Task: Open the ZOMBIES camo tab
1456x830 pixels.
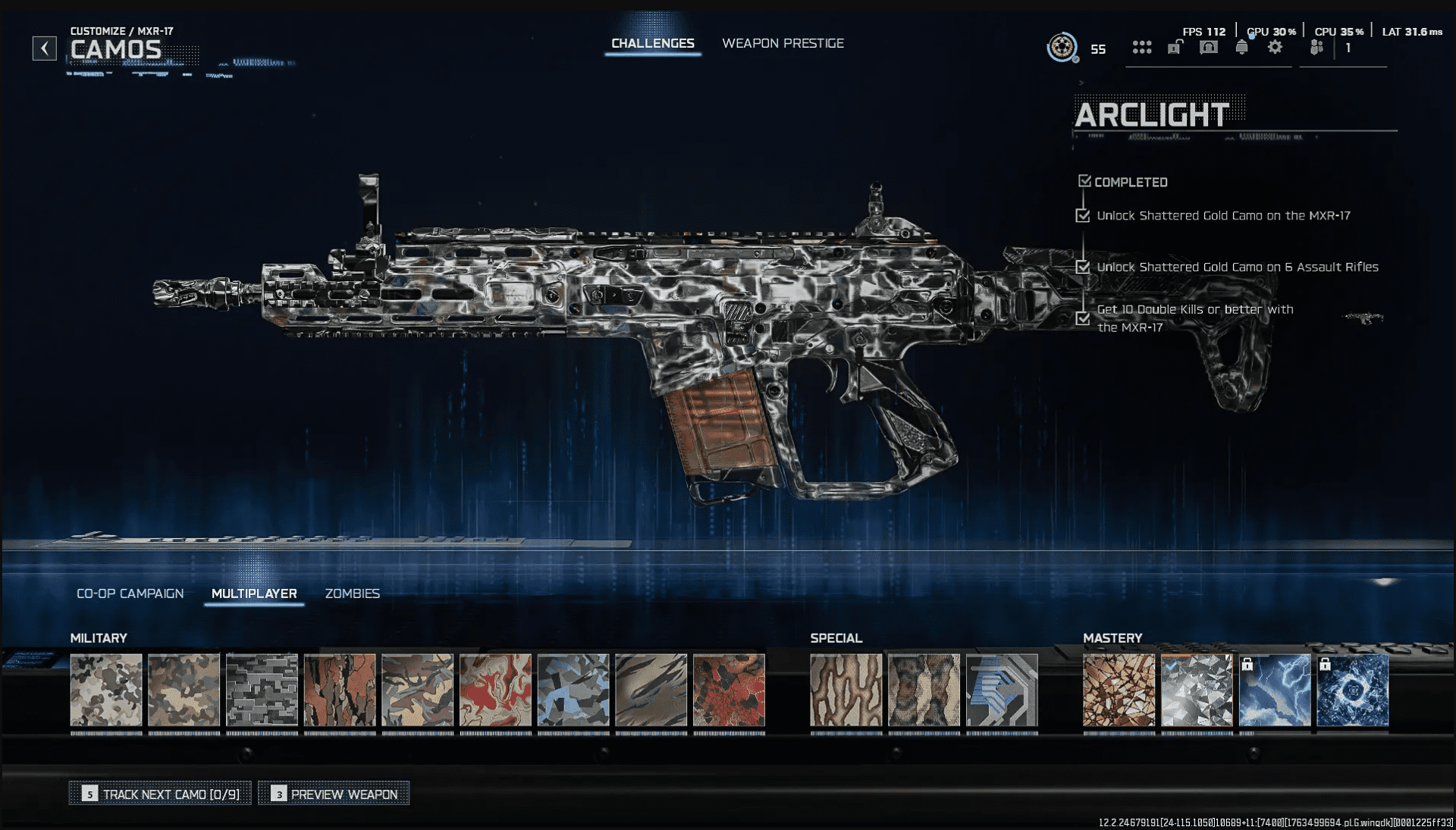Action: pyautogui.click(x=353, y=594)
